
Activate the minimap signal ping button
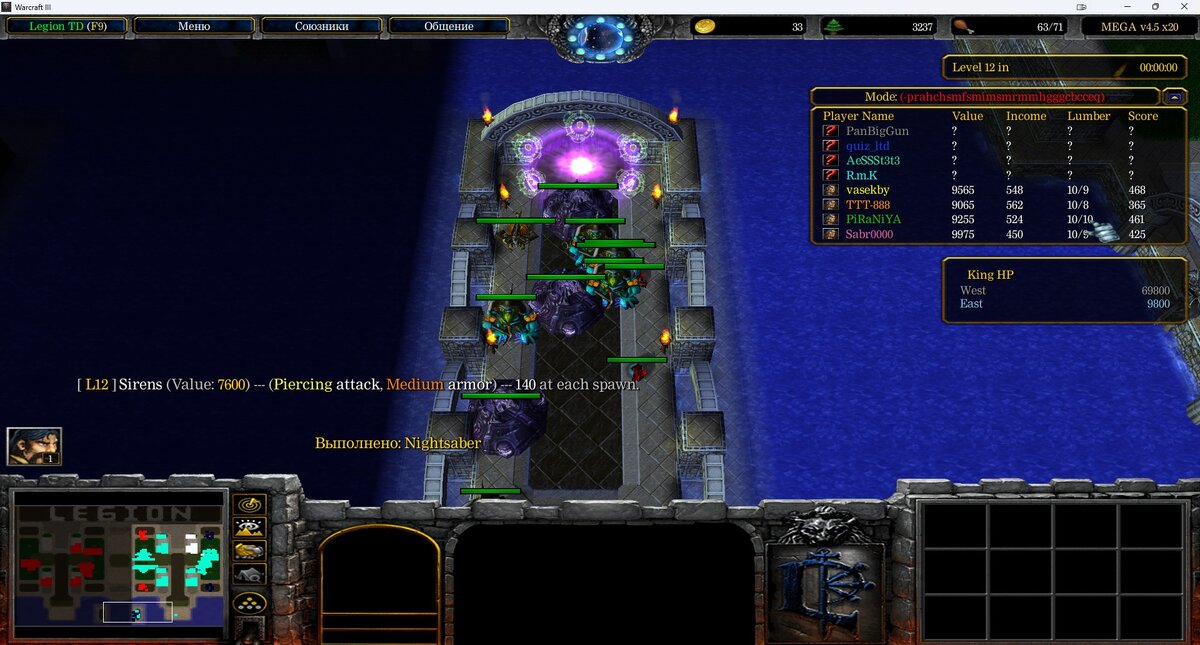tap(249, 504)
